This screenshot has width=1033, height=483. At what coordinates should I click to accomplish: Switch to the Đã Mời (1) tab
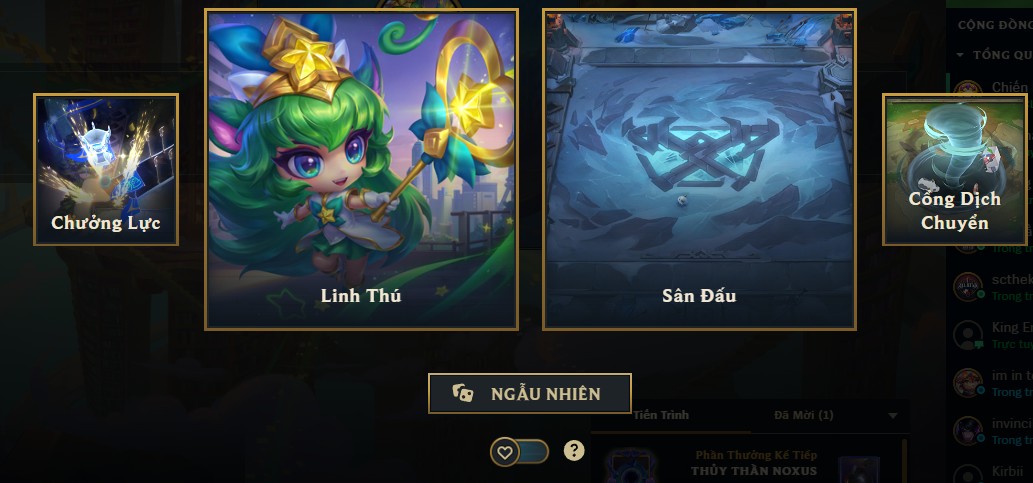coord(804,415)
